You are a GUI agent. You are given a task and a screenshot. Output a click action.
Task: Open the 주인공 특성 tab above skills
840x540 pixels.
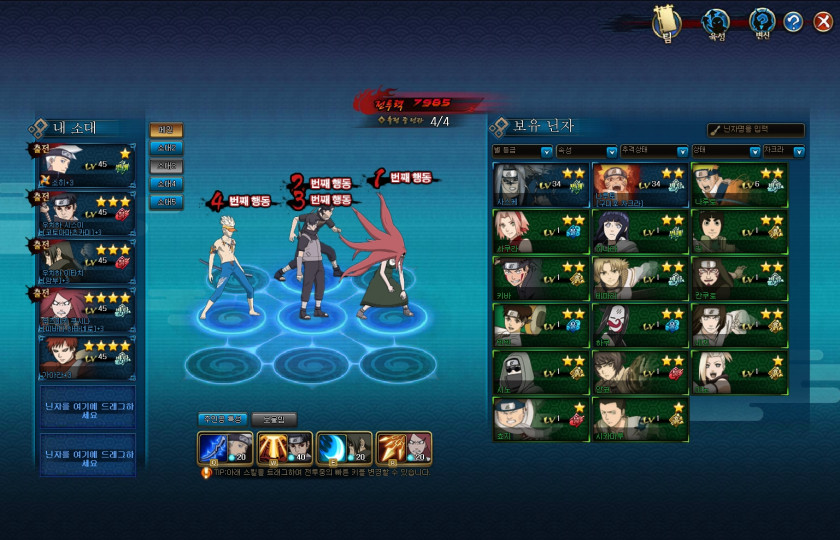tap(220, 419)
